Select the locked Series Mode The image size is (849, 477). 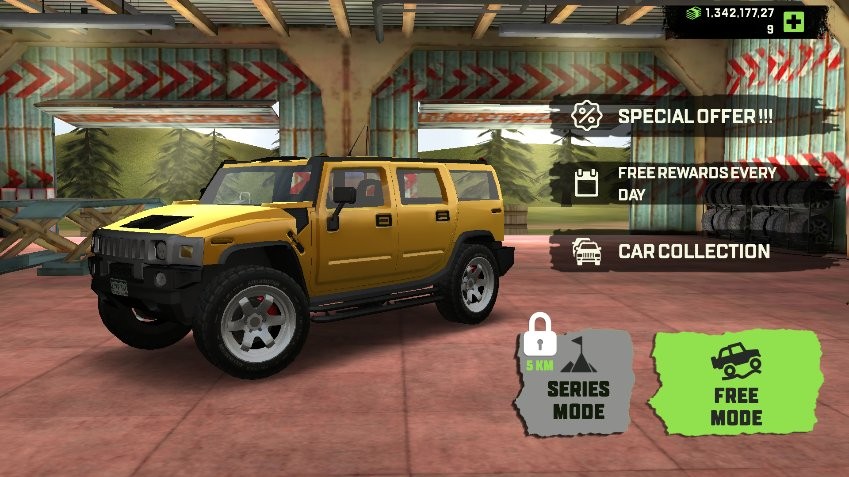575,385
